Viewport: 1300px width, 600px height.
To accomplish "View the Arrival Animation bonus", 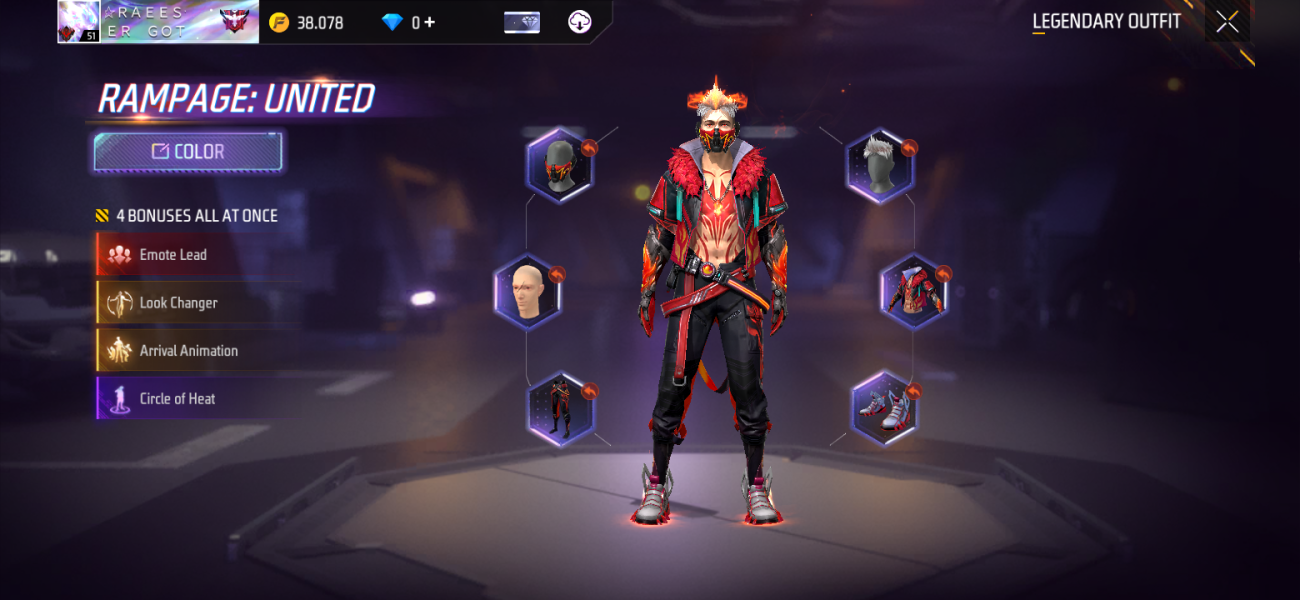I will click(187, 351).
